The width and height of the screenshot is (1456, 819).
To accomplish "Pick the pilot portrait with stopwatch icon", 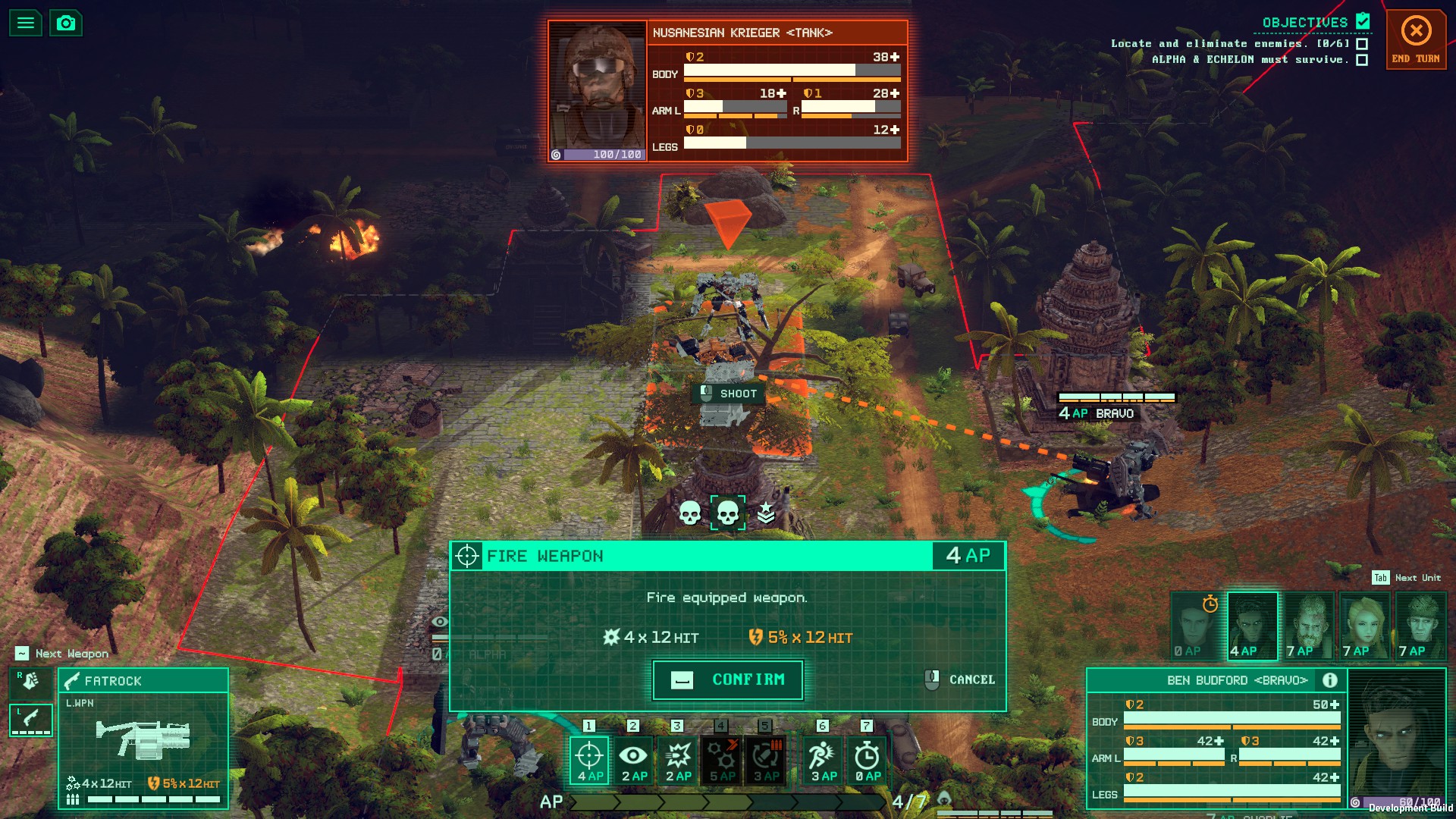I will coord(1196,626).
